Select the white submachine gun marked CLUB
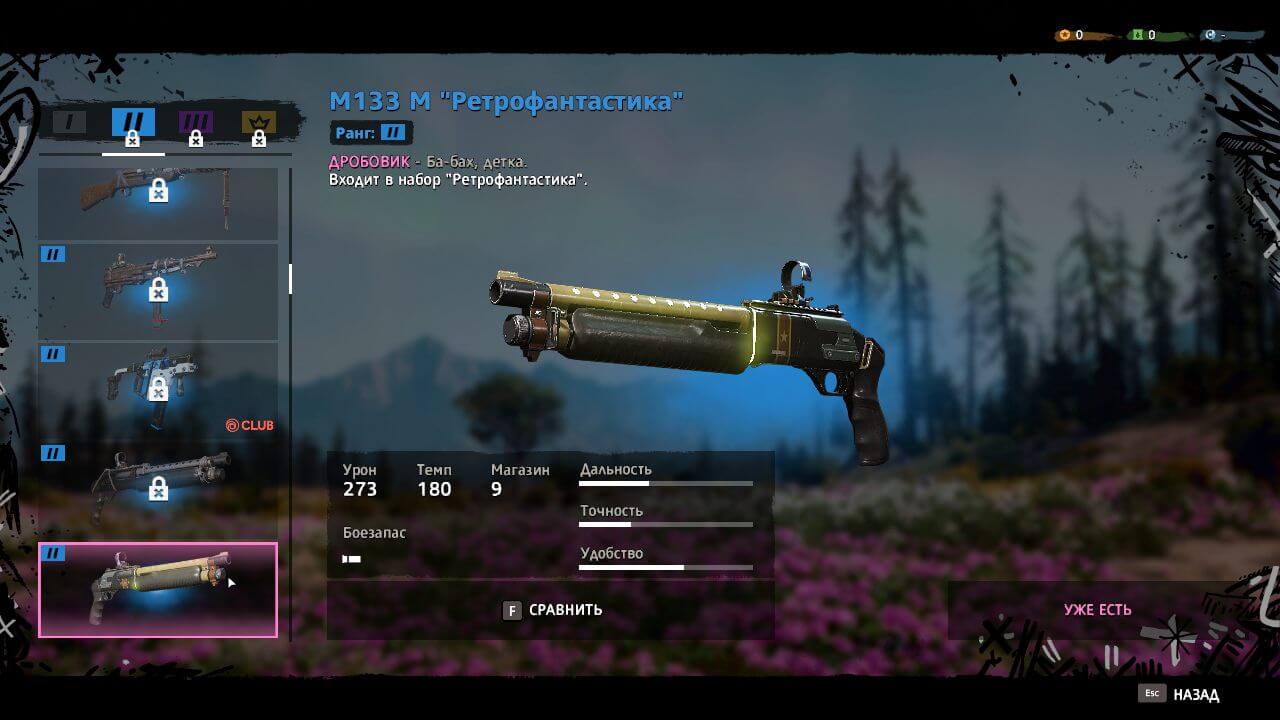 (x=158, y=389)
